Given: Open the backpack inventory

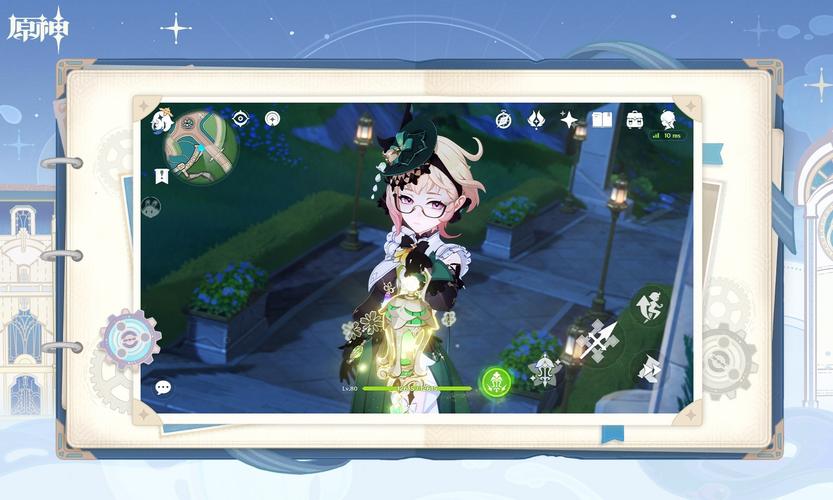Looking at the screenshot, I should coord(634,120).
